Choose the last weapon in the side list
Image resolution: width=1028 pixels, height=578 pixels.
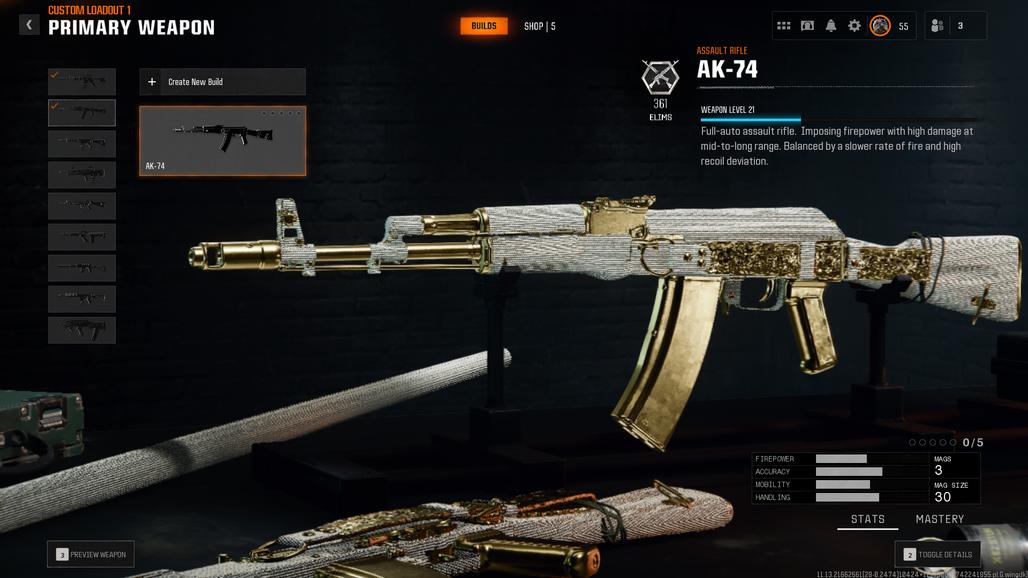pyautogui.click(x=82, y=329)
